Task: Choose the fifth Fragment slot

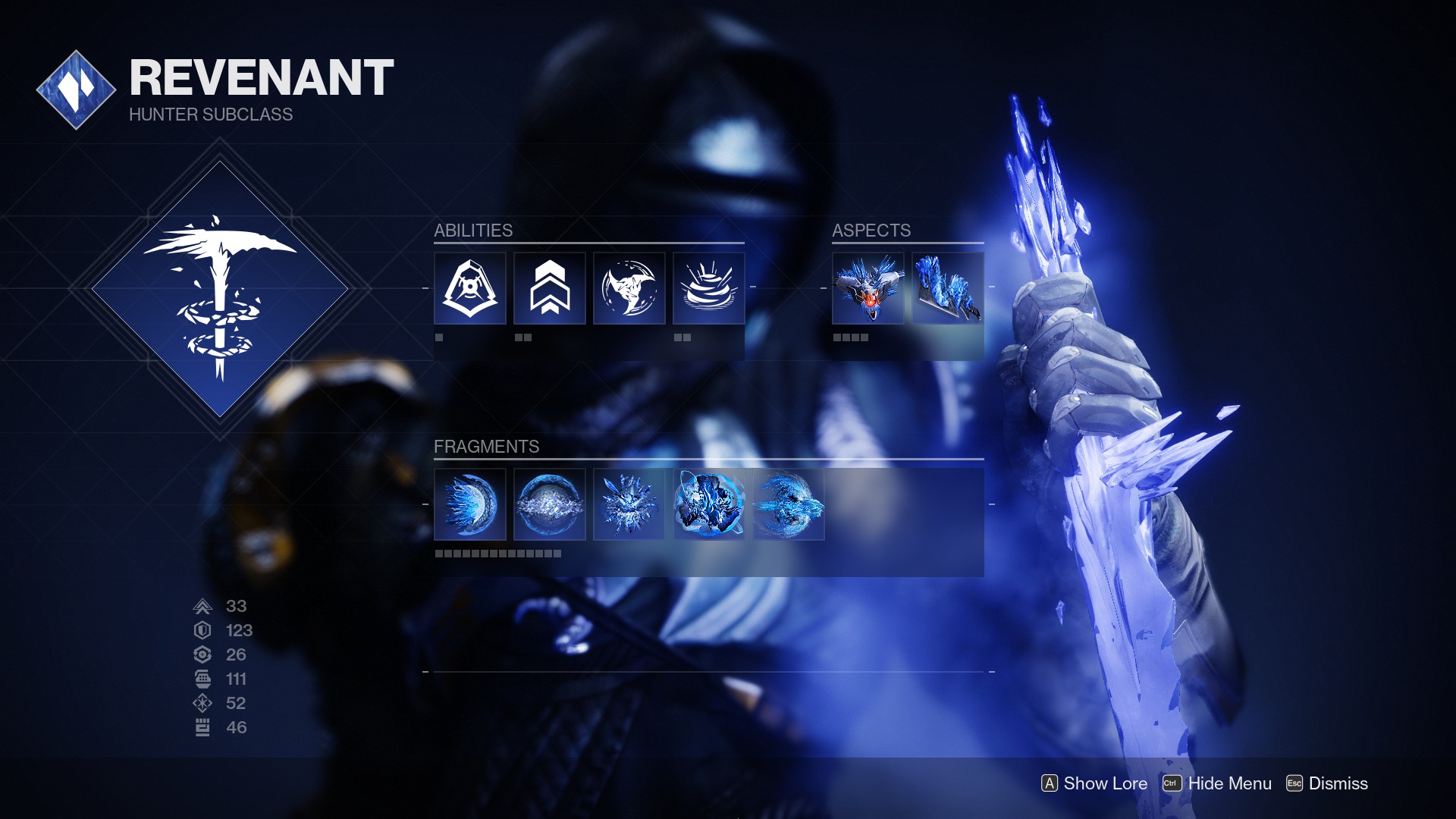Action: 789,504
